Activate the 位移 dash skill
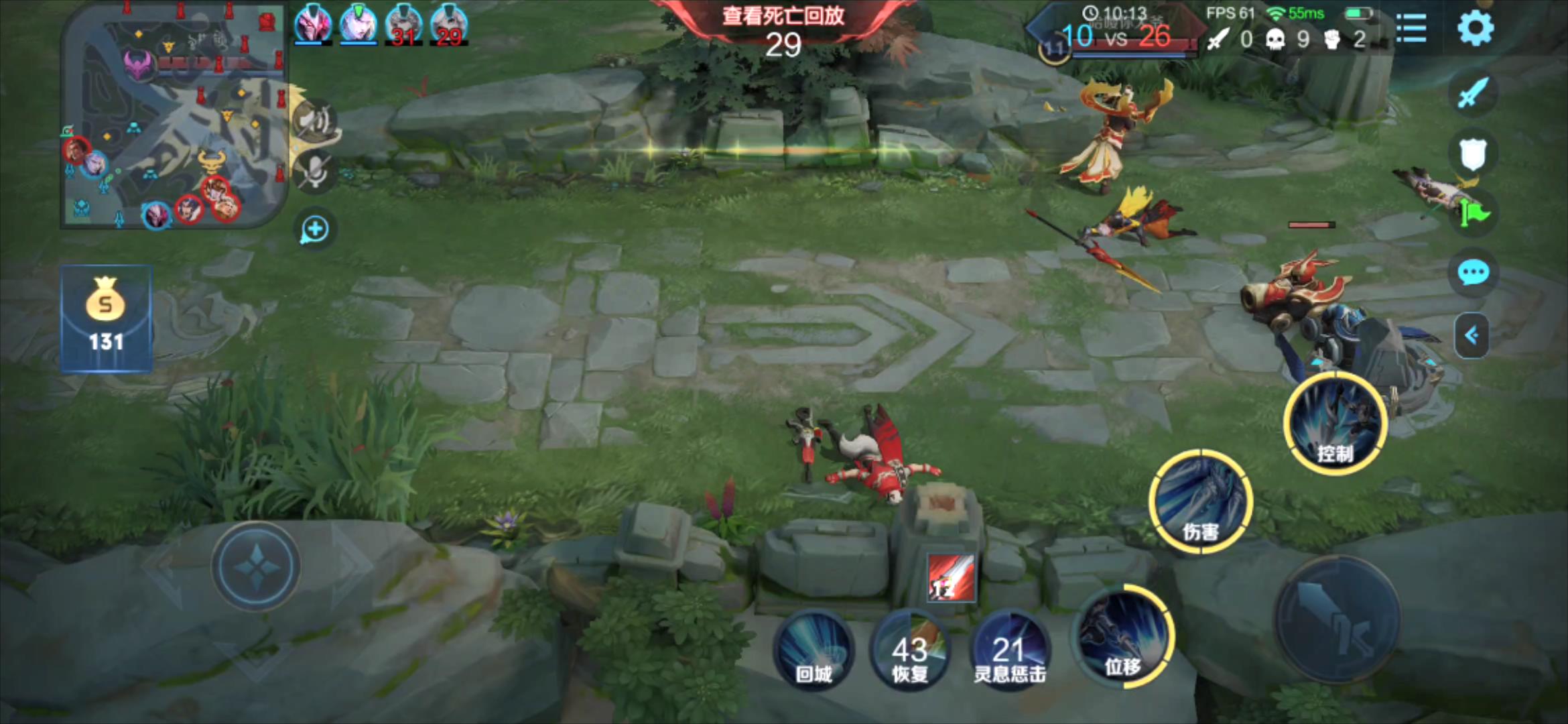1568x724 pixels. point(1123,636)
